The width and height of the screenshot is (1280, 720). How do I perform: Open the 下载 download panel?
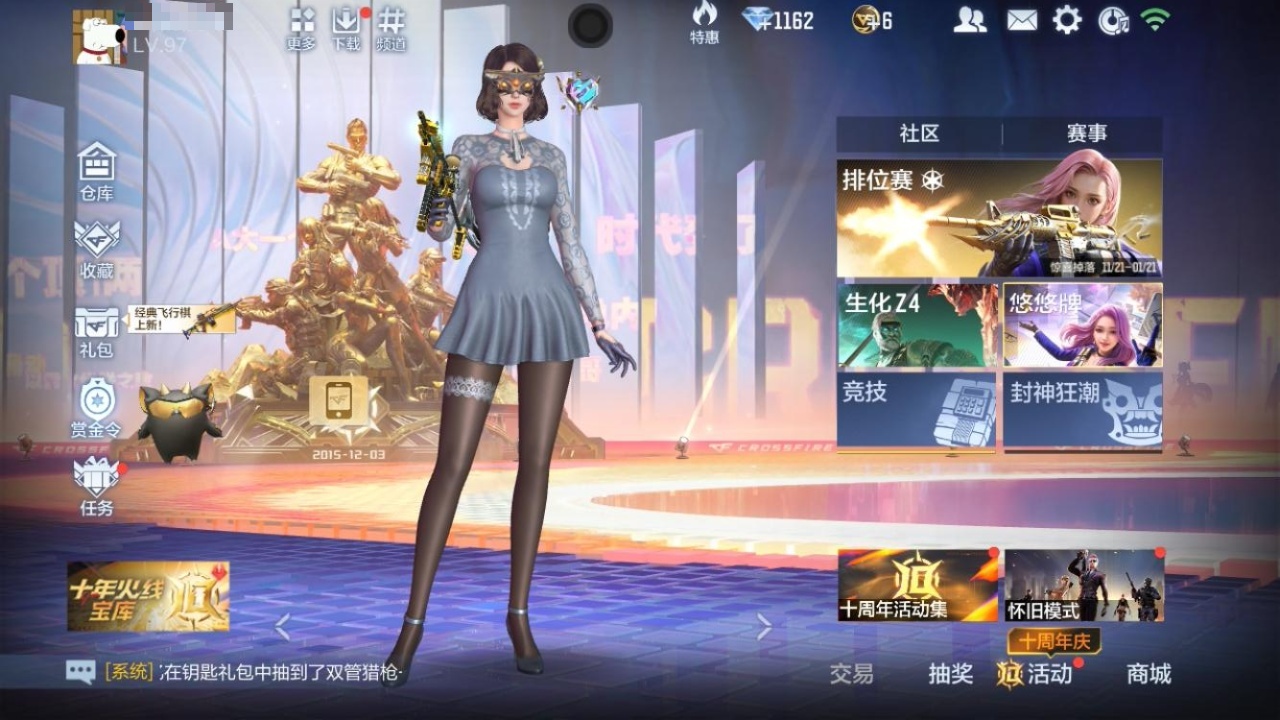click(345, 28)
